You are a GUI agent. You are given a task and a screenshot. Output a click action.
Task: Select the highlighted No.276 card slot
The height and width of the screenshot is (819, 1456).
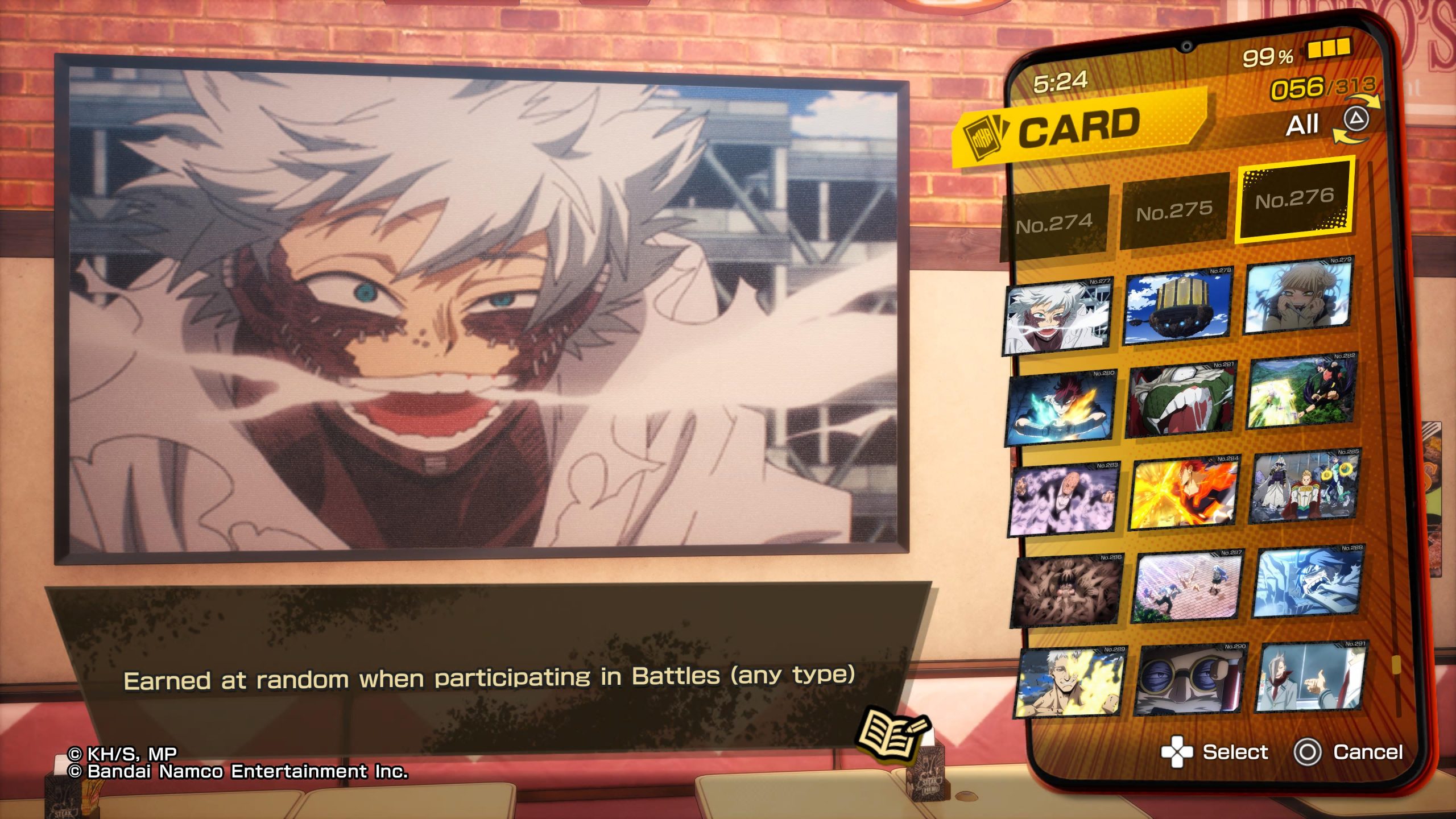tap(1294, 199)
